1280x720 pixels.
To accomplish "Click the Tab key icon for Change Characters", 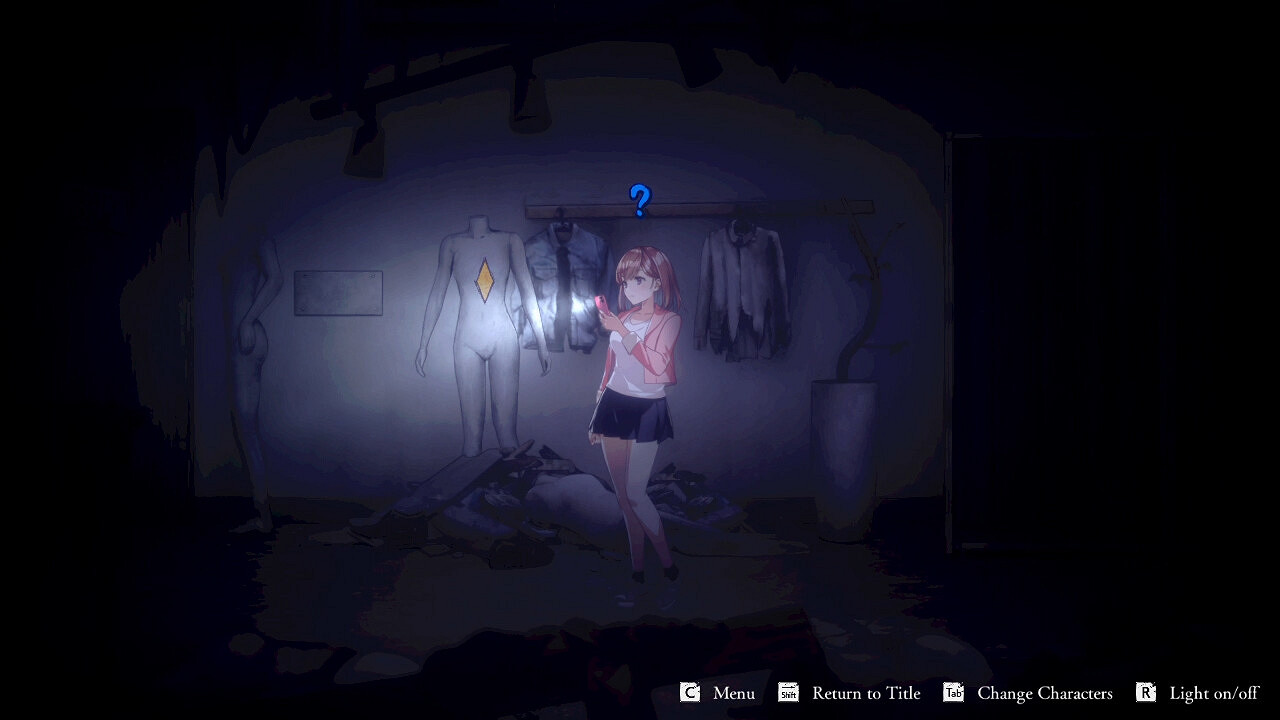I will pyautogui.click(x=952, y=692).
